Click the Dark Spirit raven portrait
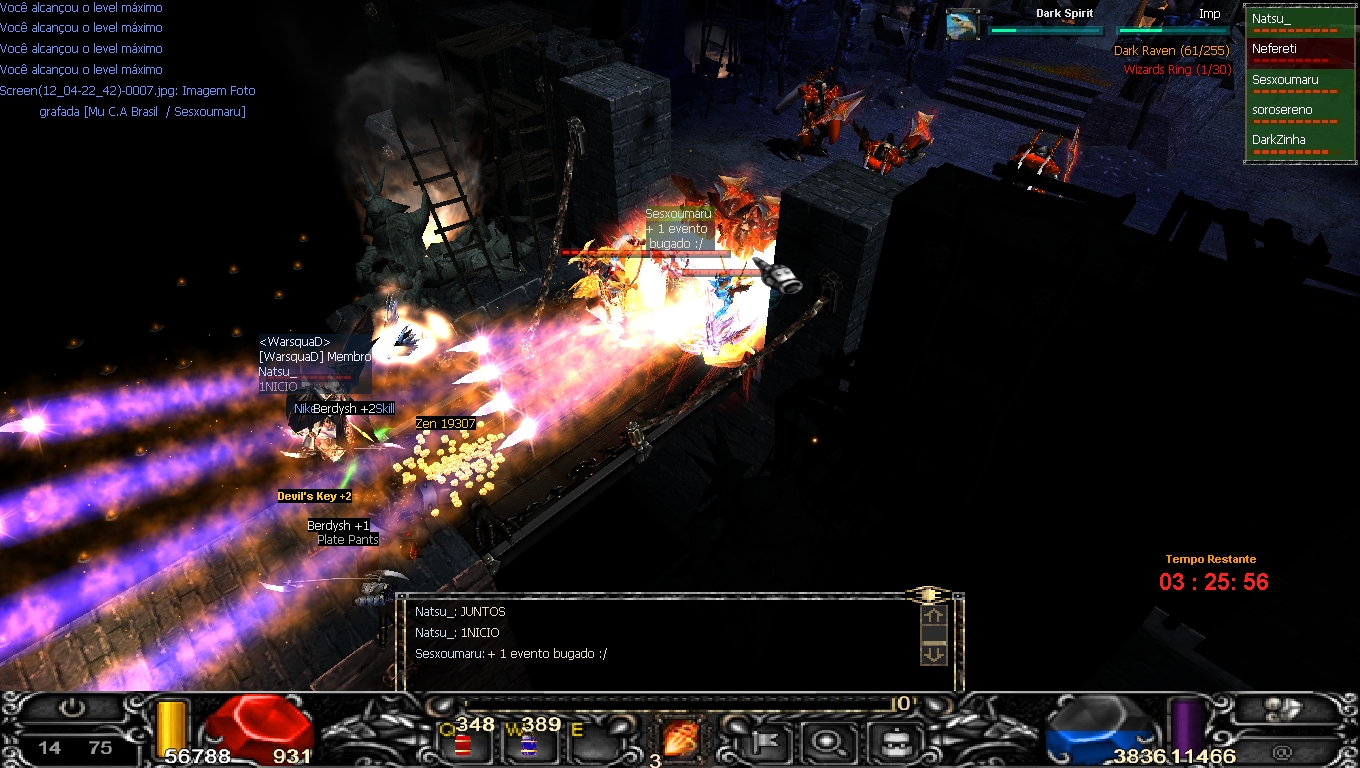This screenshot has width=1360, height=768. (x=962, y=24)
